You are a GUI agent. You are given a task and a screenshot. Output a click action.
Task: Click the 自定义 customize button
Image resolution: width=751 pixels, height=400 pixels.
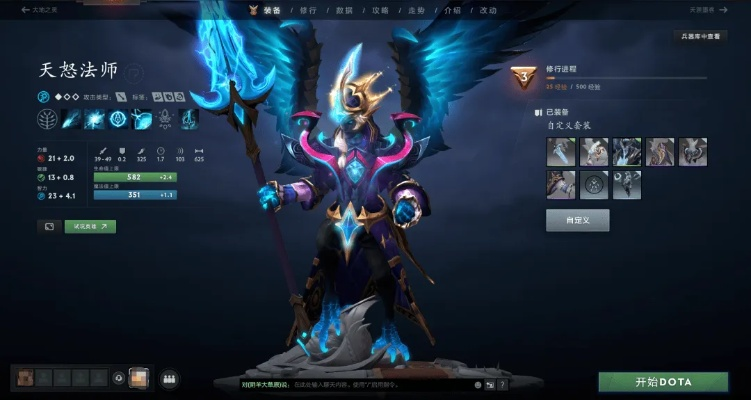pyautogui.click(x=577, y=220)
